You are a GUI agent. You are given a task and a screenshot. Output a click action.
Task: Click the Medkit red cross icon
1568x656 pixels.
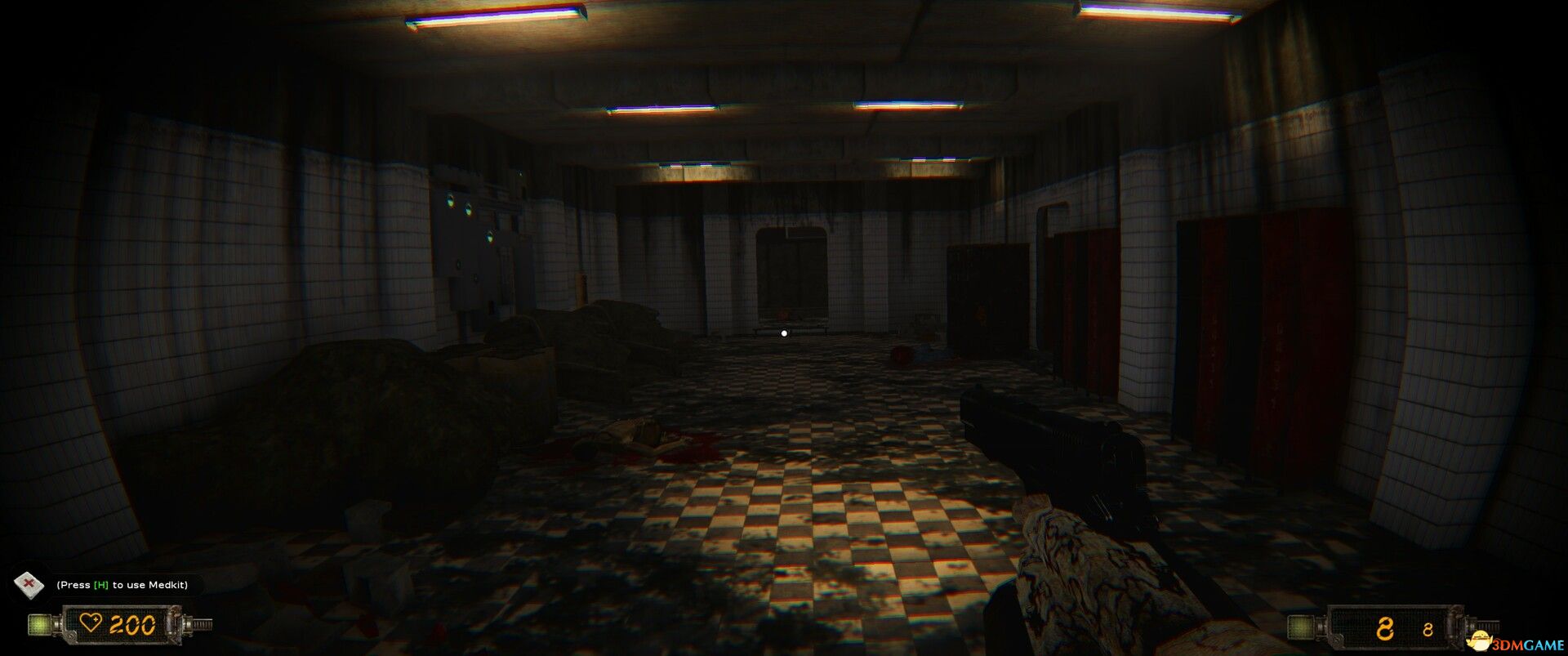pyautogui.click(x=29, y=583)
